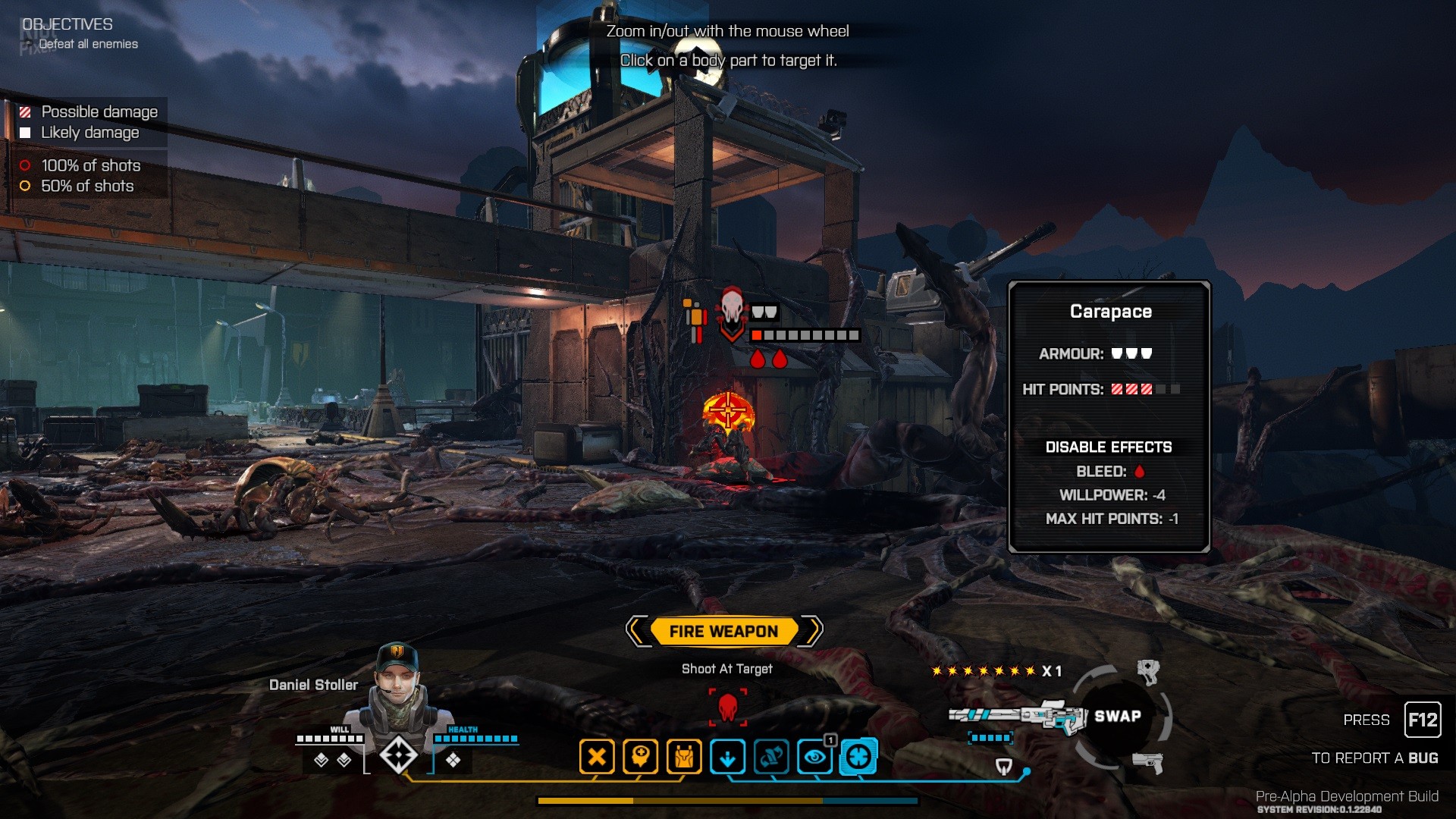Choose the pistol sidearm icon
This screenshot has height=819, width=1456.
(x=1148, y=762)
